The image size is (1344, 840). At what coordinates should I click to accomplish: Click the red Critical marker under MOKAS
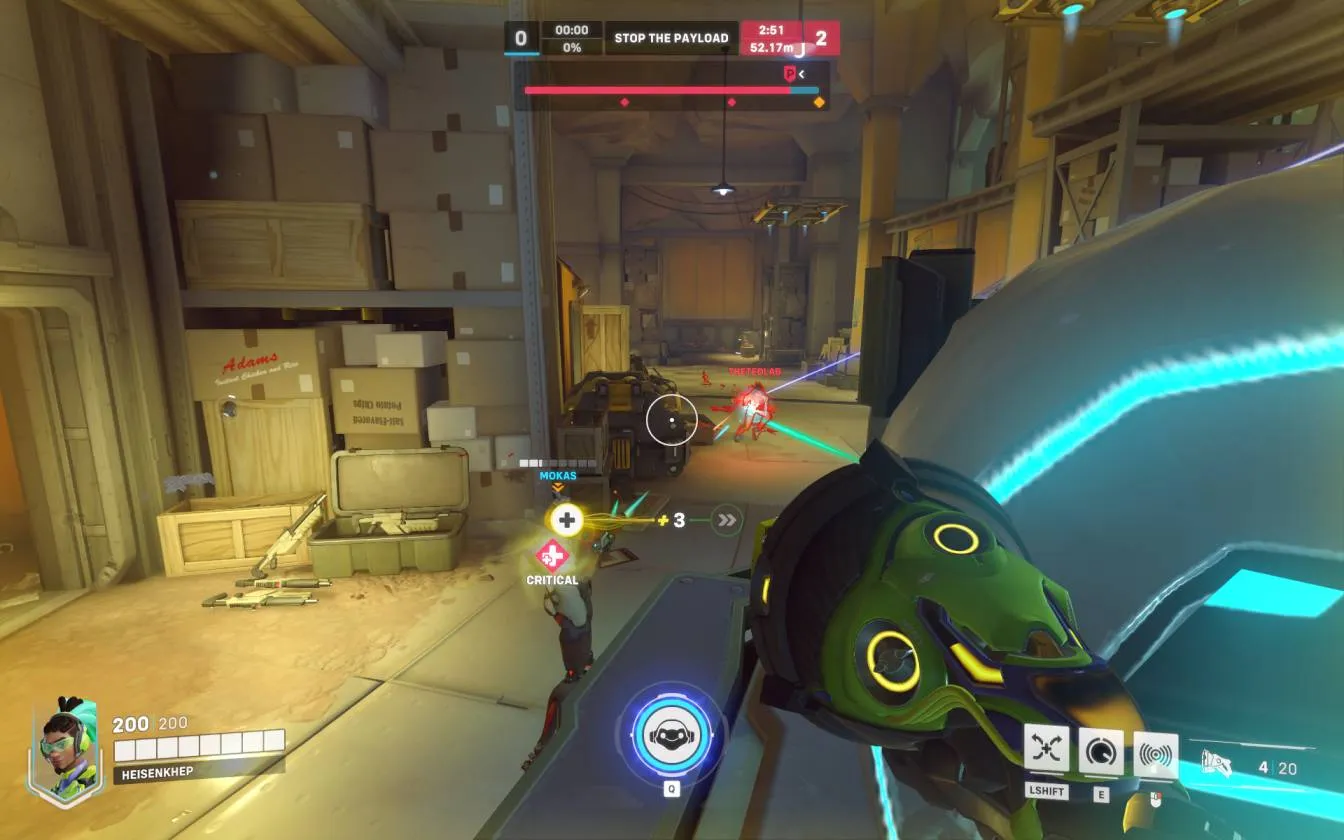[552, 555]
